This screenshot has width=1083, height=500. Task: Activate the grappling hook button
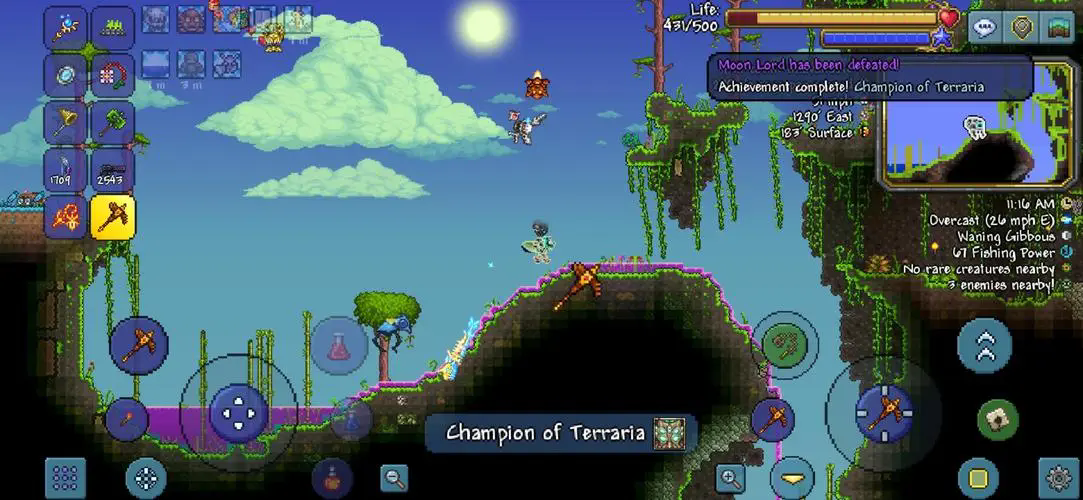coord(785,345)
